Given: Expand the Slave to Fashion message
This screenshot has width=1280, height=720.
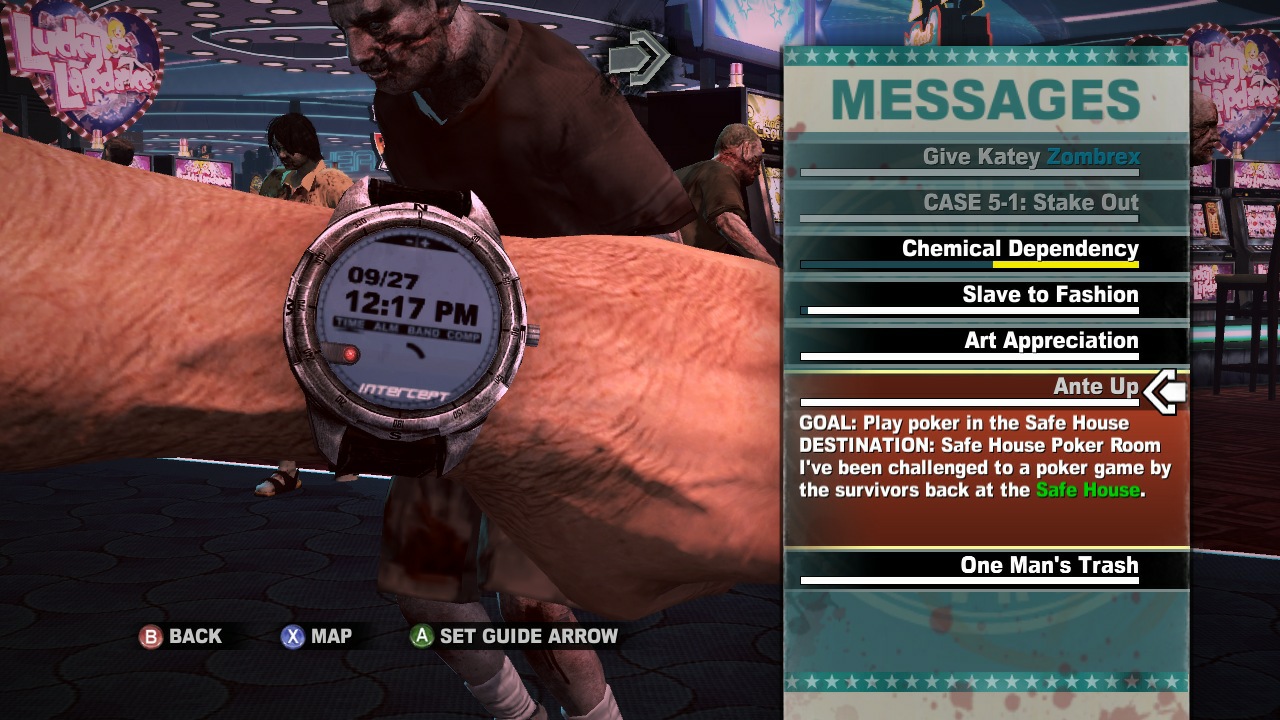Looking at the screenshot, I should (x=1049, y=294).
